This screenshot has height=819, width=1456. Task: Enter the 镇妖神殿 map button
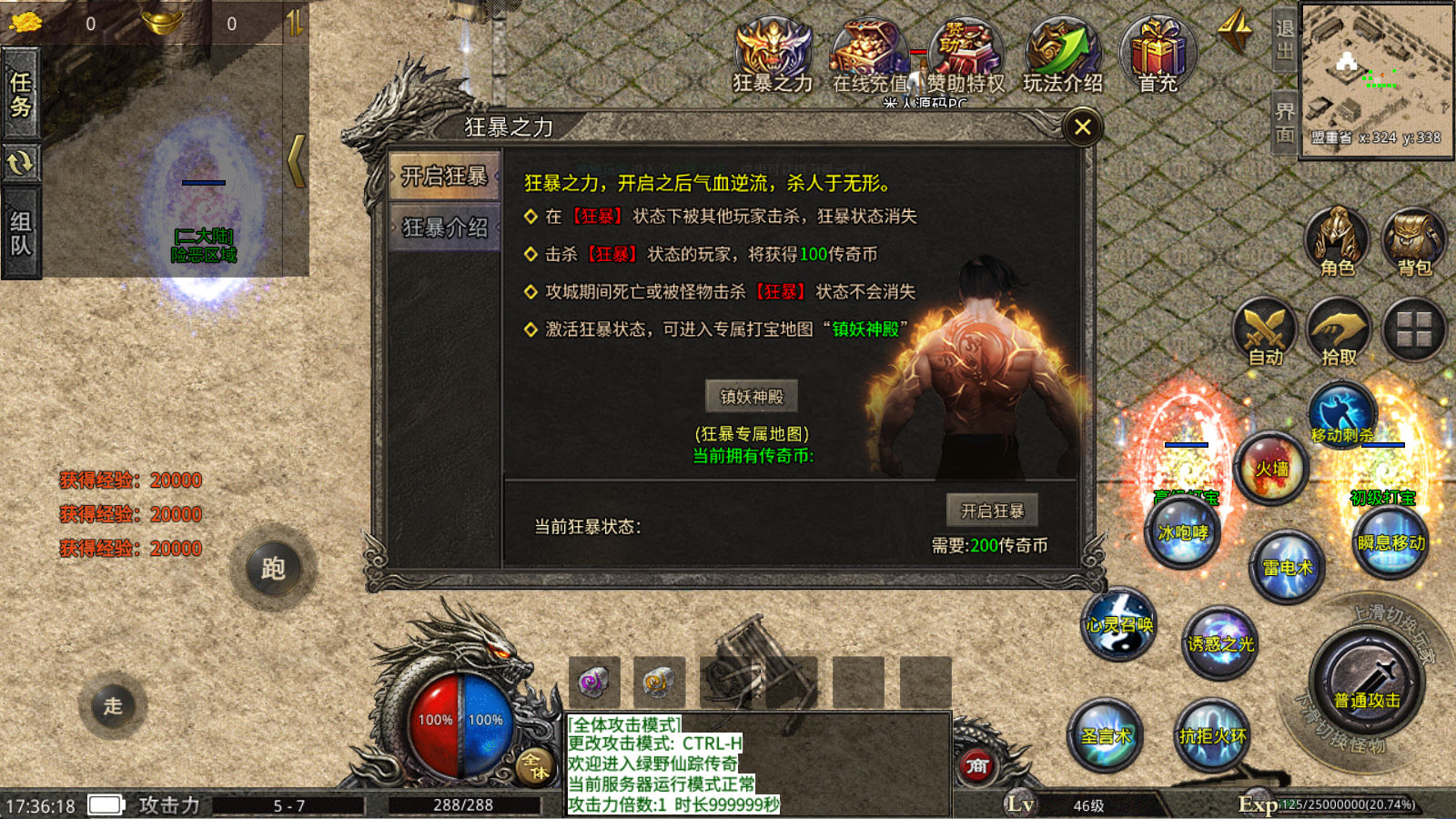coord(752,397)
